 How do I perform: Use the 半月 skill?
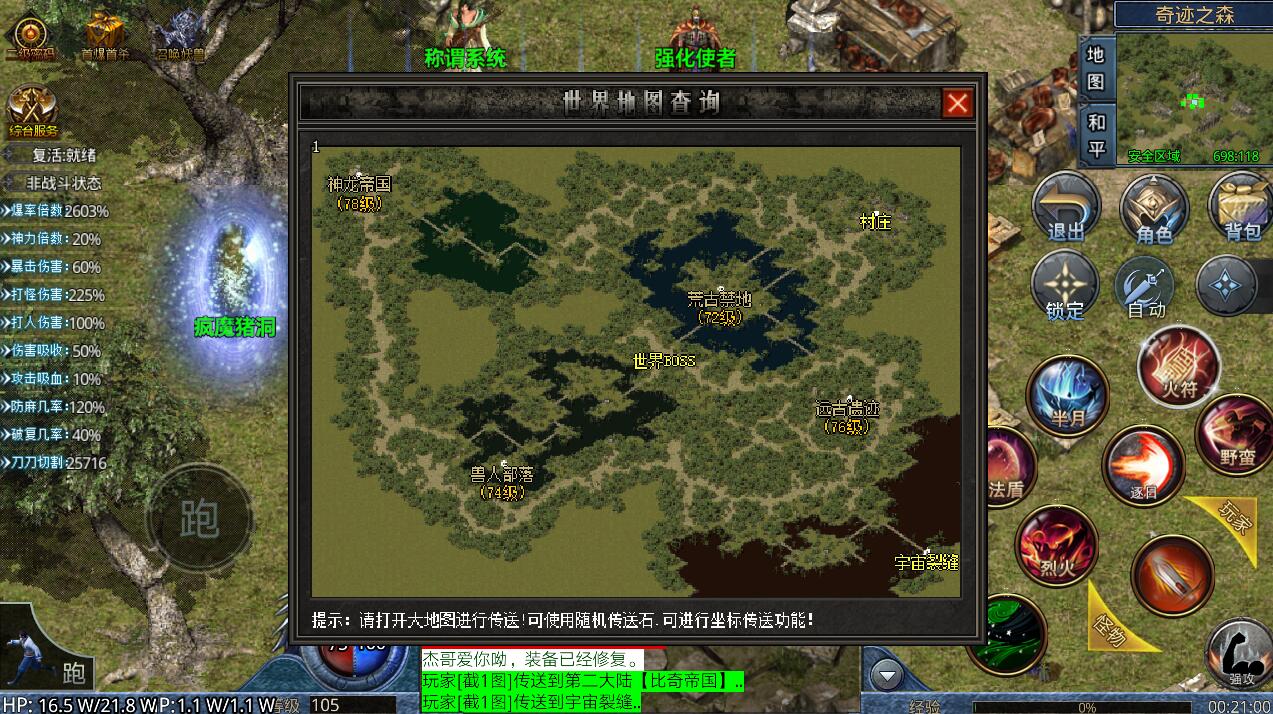click(1068, 395)
